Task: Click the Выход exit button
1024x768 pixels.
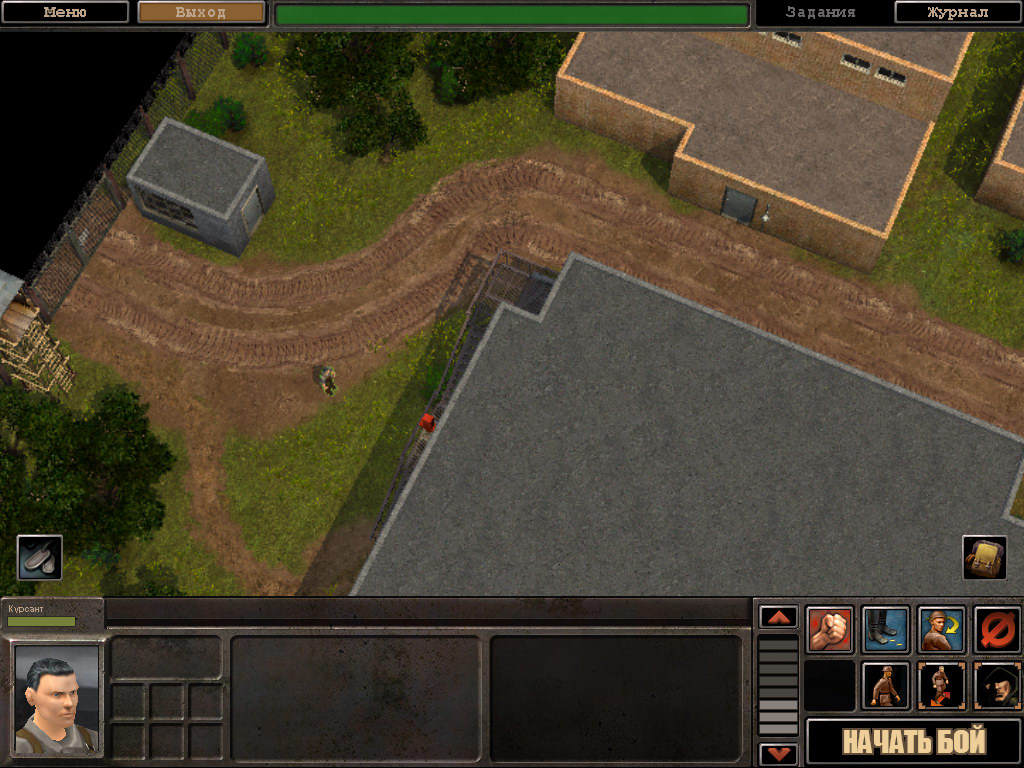Action: click(201, 13)
